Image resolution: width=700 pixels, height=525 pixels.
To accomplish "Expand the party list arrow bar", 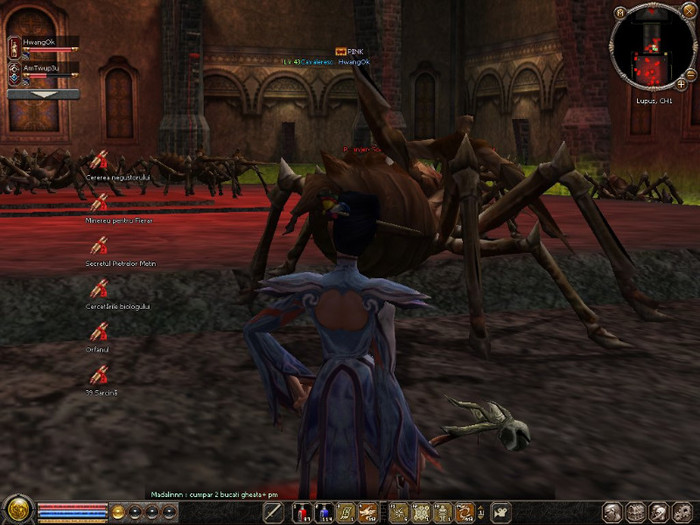I will pyautogui.click(x=43, y=94).
